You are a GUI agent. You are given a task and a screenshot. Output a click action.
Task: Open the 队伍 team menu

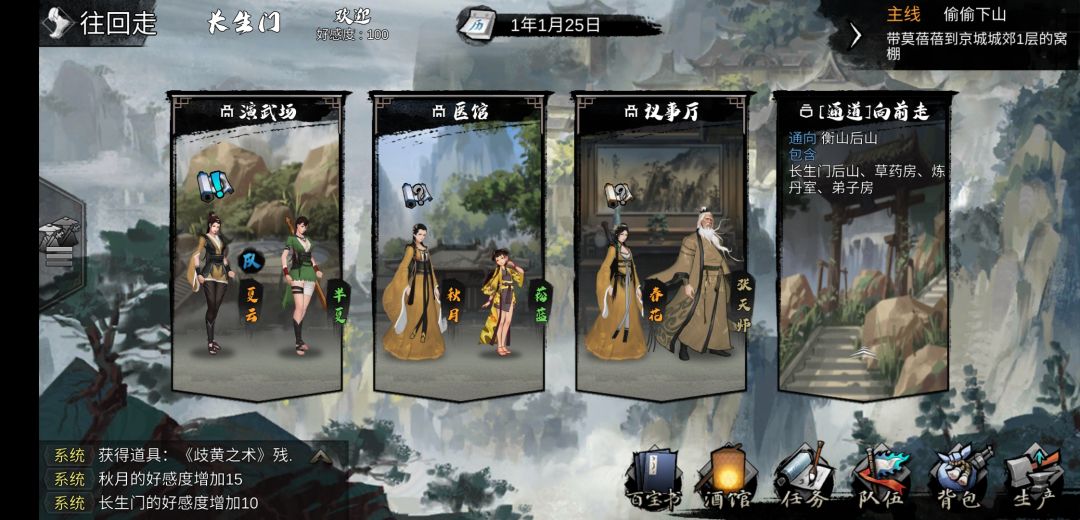pyautogui.click(x=880, y=476)
